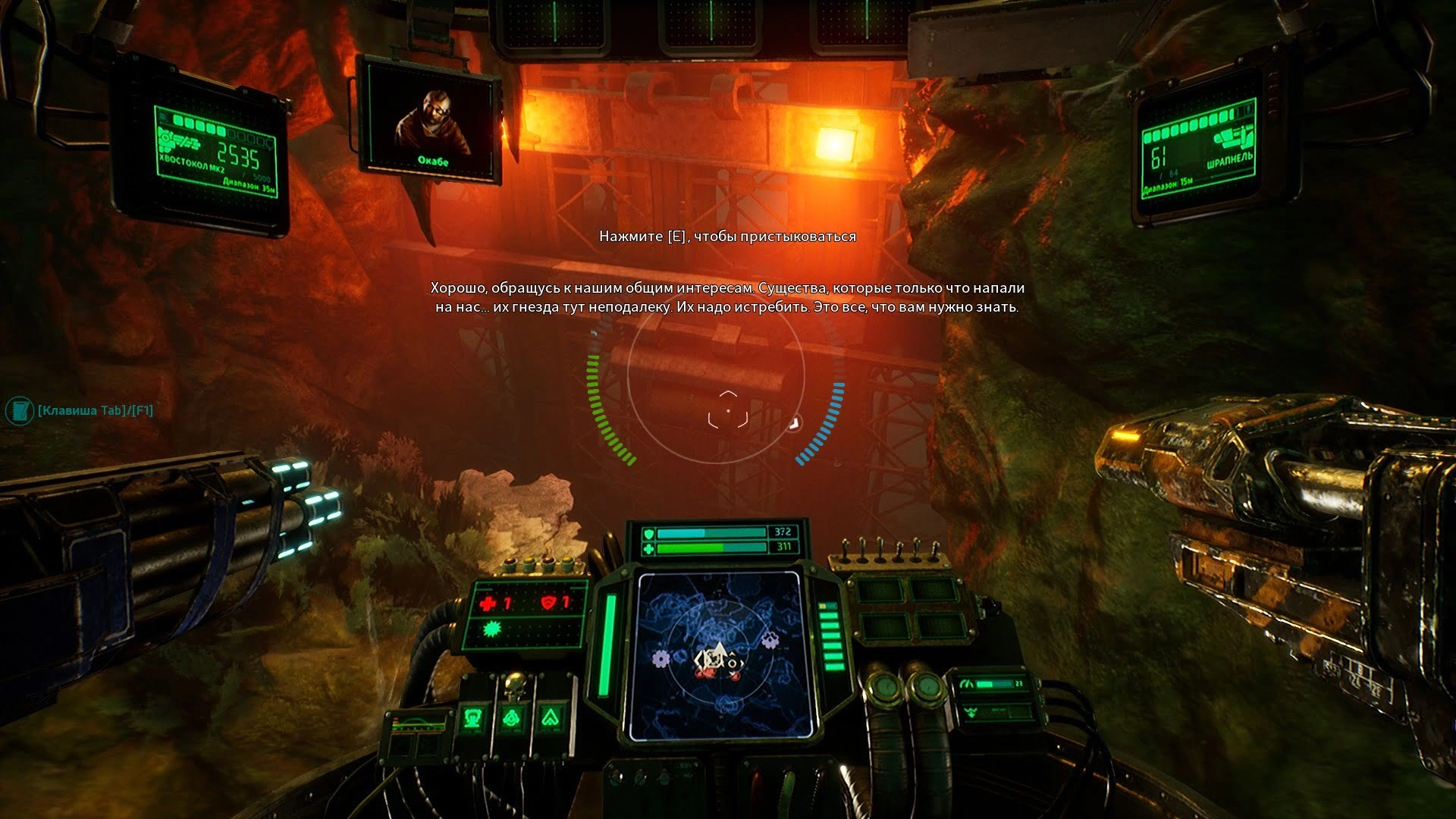1456x819 pixels.
Task: Use the red cross repair kit icon
Action: [488, 604]
